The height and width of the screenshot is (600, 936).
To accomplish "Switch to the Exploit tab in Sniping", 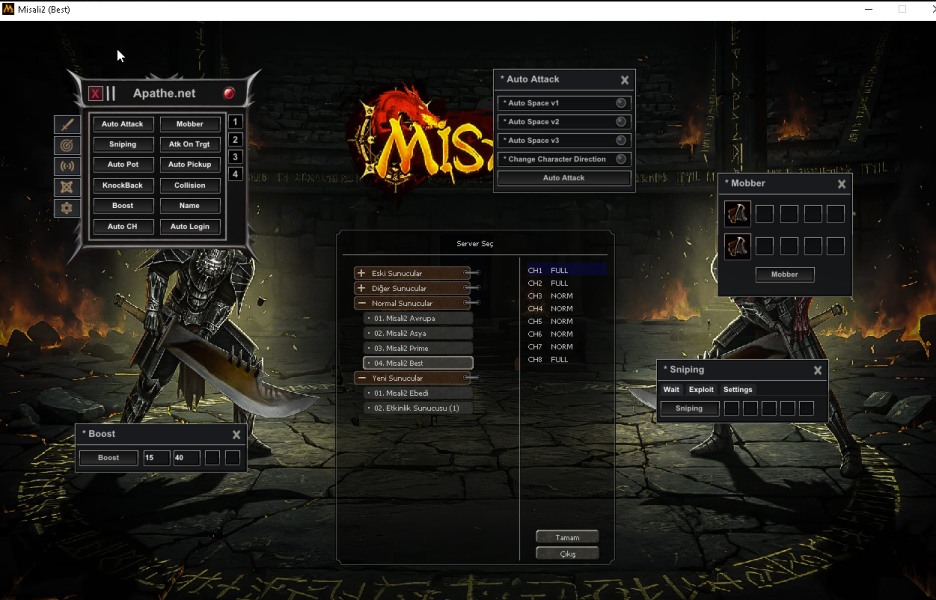I will (701, 389).
